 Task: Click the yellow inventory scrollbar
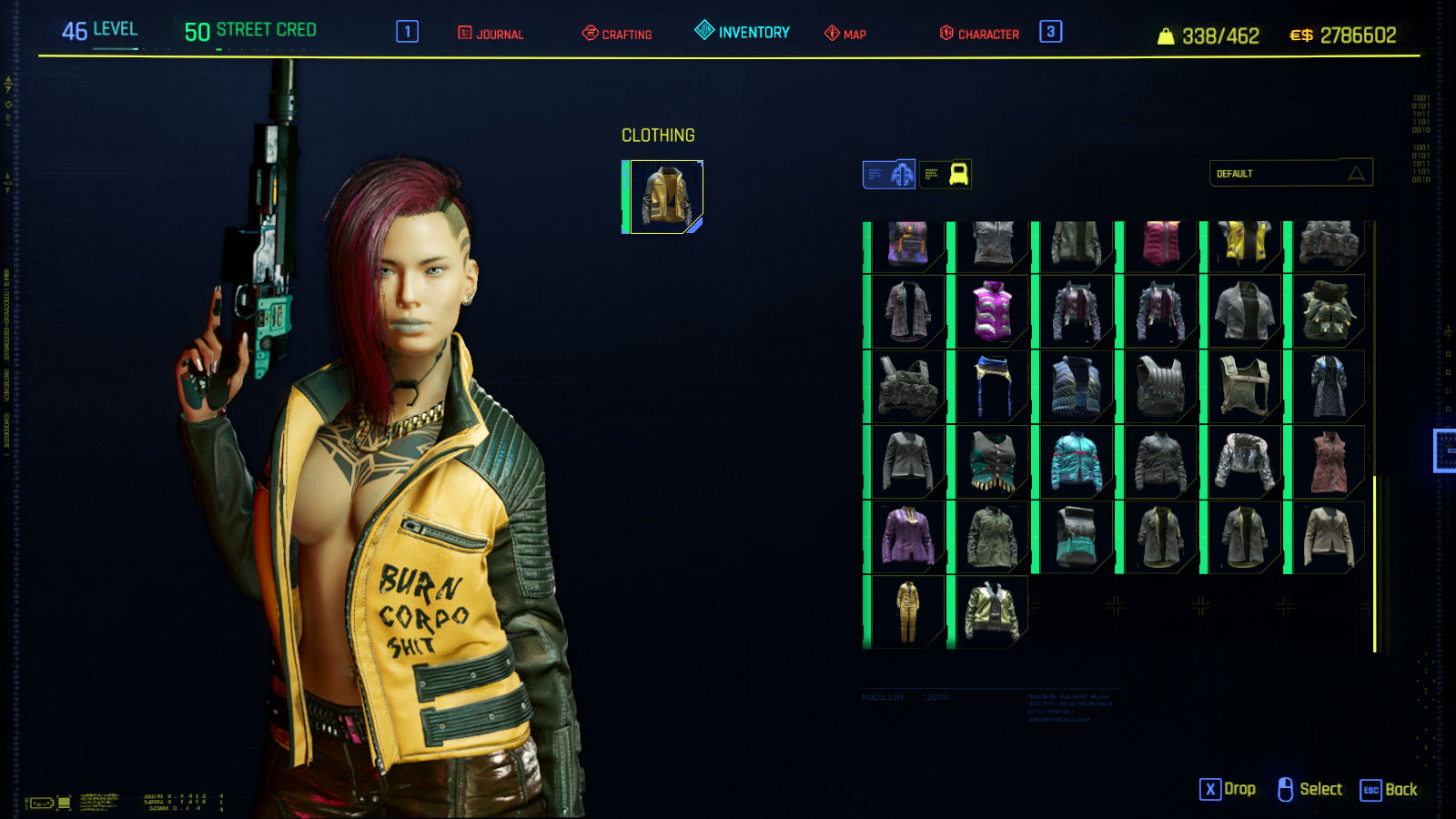pos(1374,564)
